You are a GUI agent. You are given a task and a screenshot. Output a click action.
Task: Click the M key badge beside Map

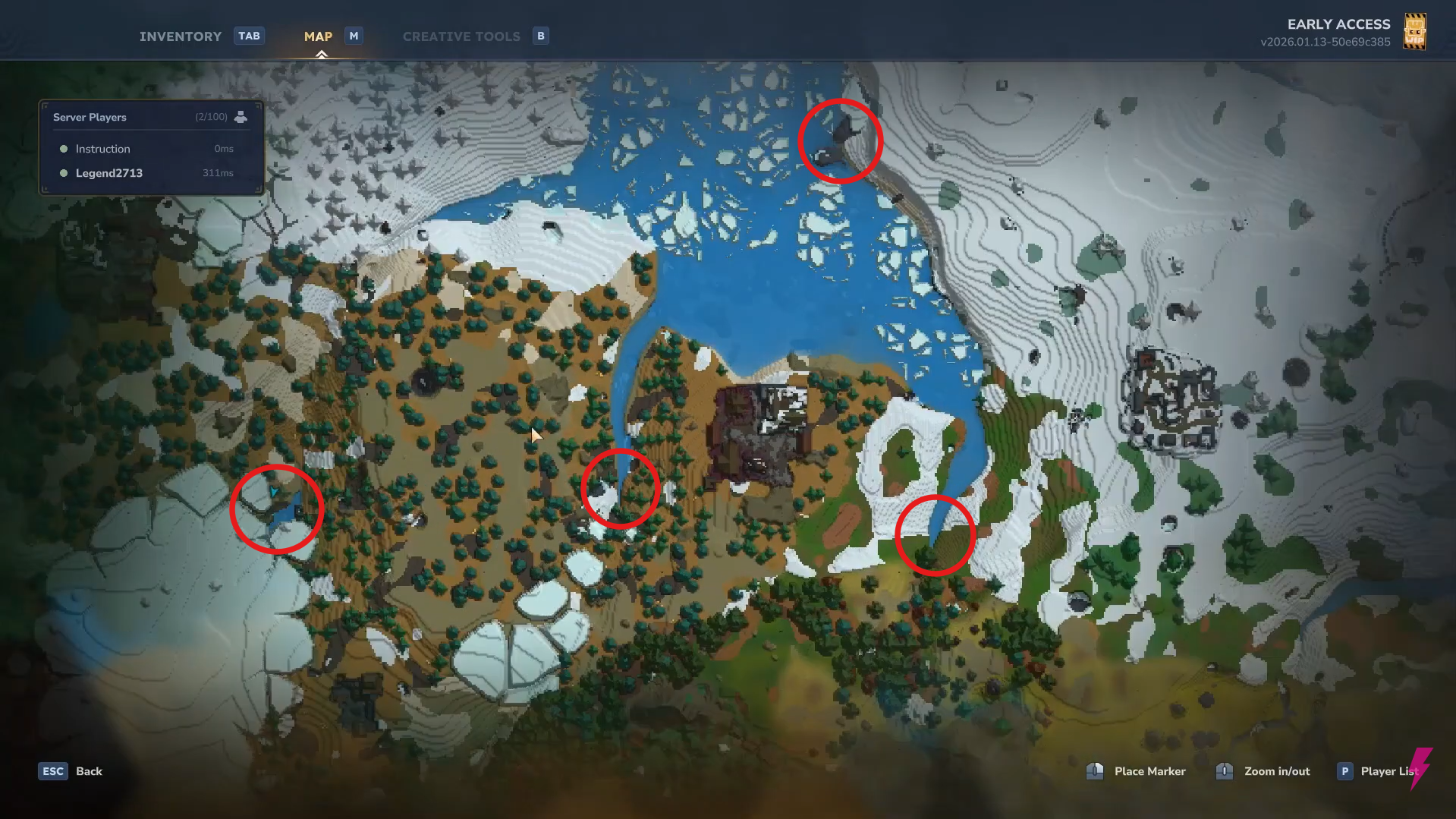[x=353, y=35]
